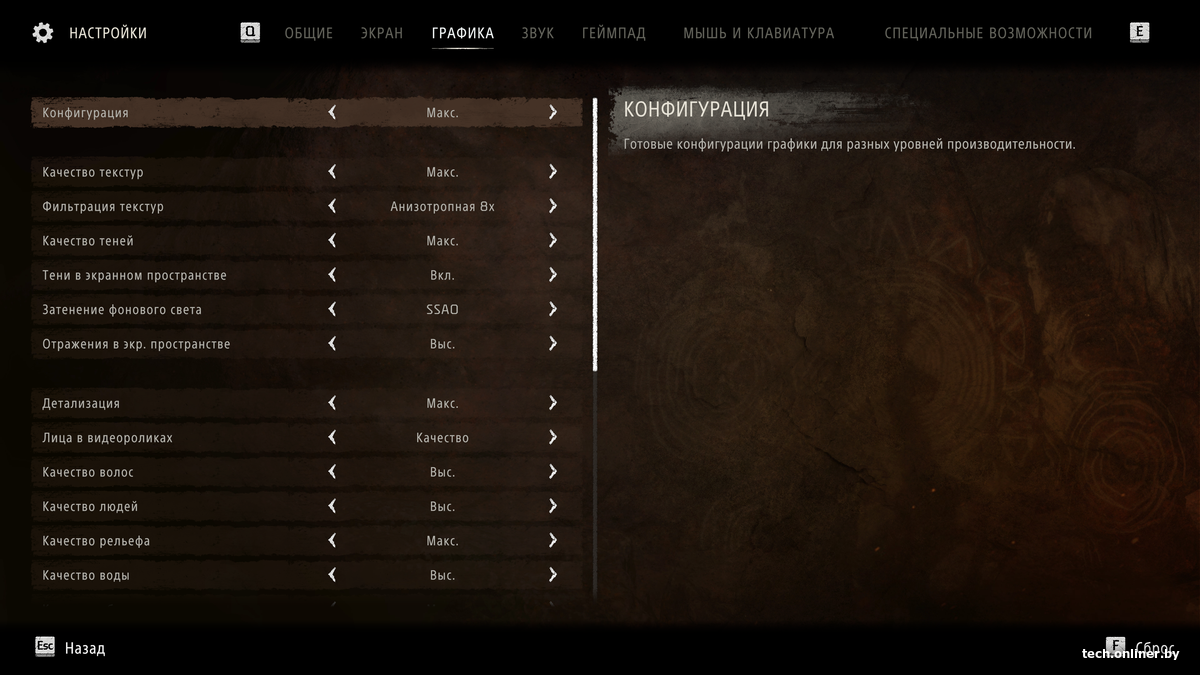Viewport: 1200px width, 675px height.
Task: Open the Экран settings tab
Action: [382, 33]
